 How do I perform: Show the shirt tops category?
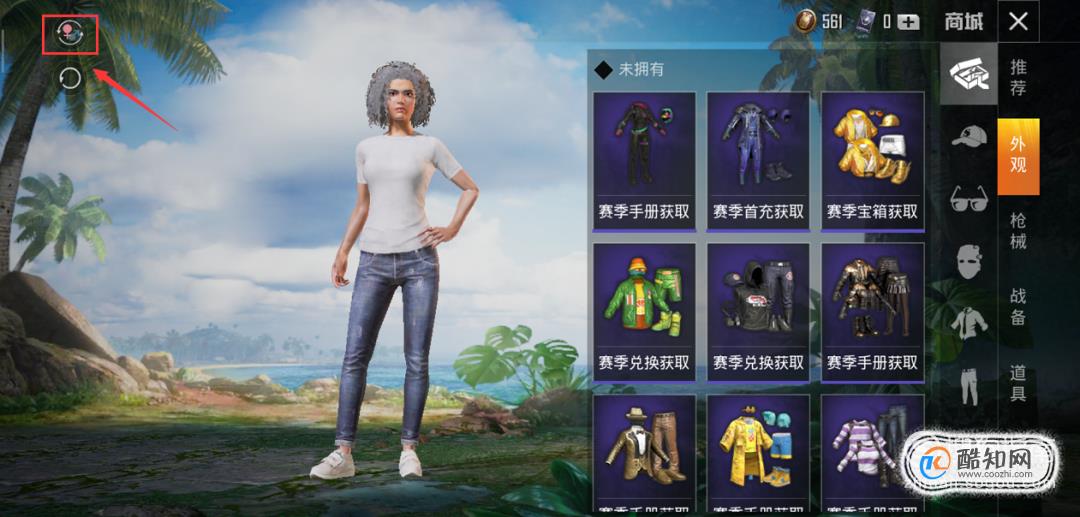coord(968,322)
